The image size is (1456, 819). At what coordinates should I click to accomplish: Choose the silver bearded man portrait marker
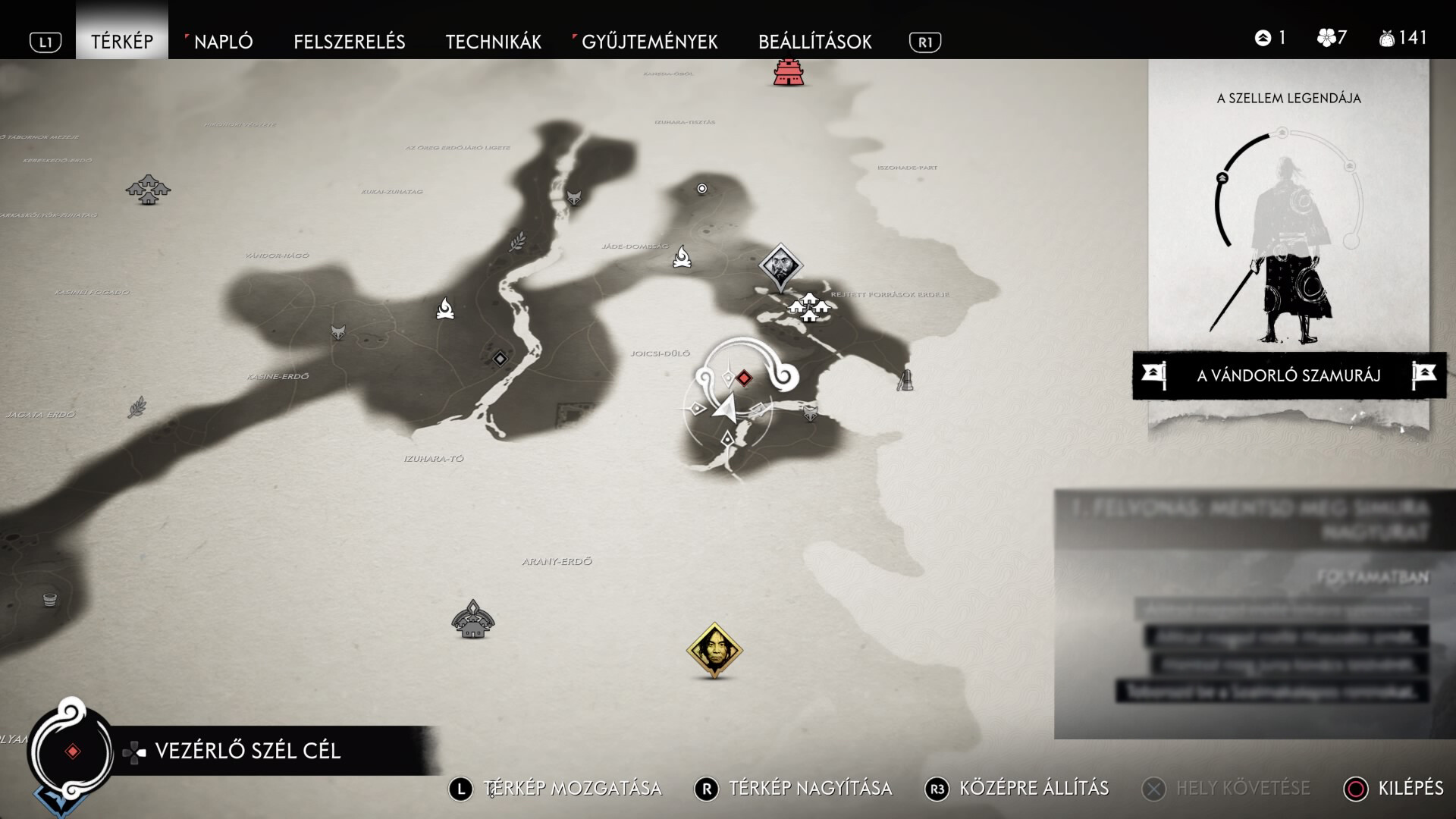(x=780, y=265)
